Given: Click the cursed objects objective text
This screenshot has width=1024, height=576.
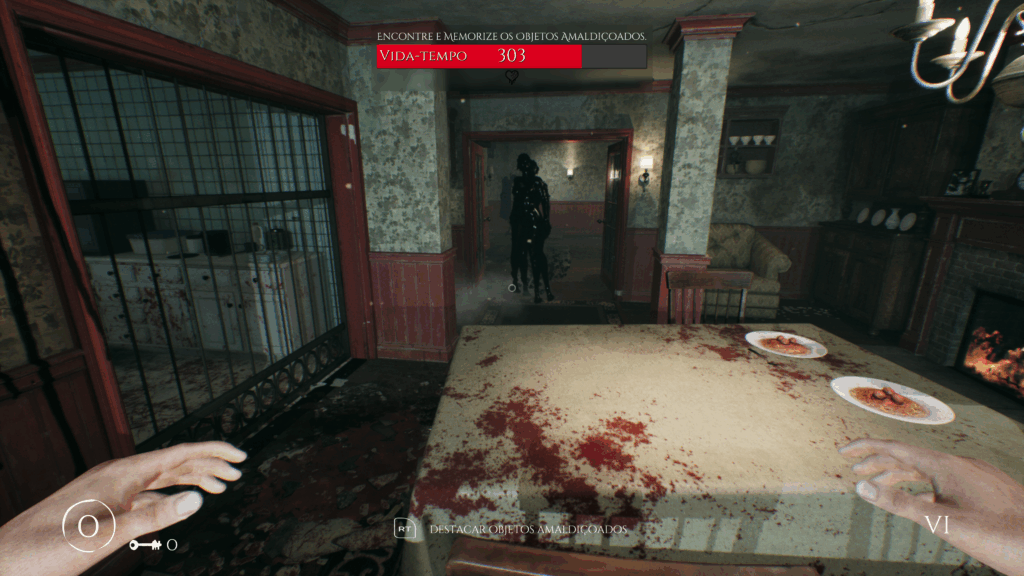Looking at the screenshot, I should click(x=511, y=35).
